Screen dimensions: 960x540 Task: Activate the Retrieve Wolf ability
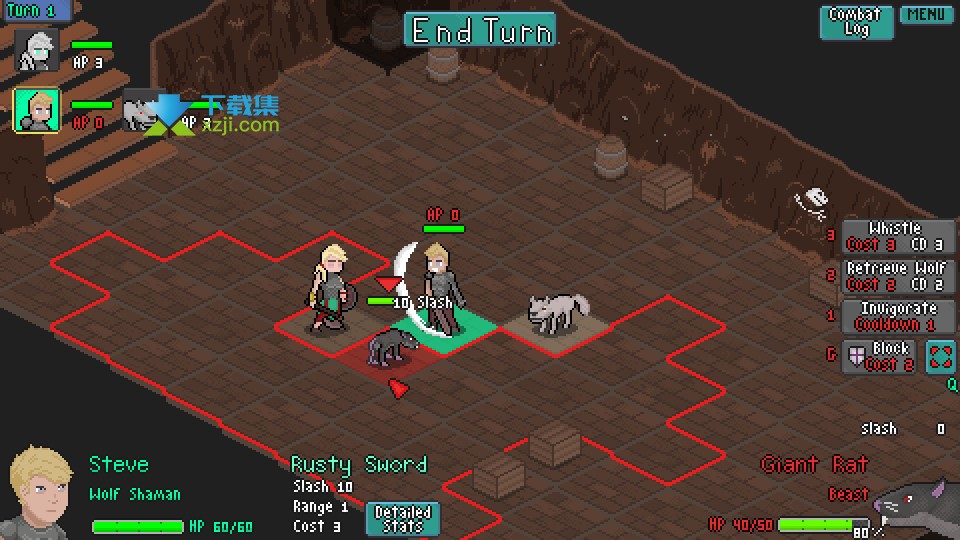pyautogui.click(x=896, y=276)
